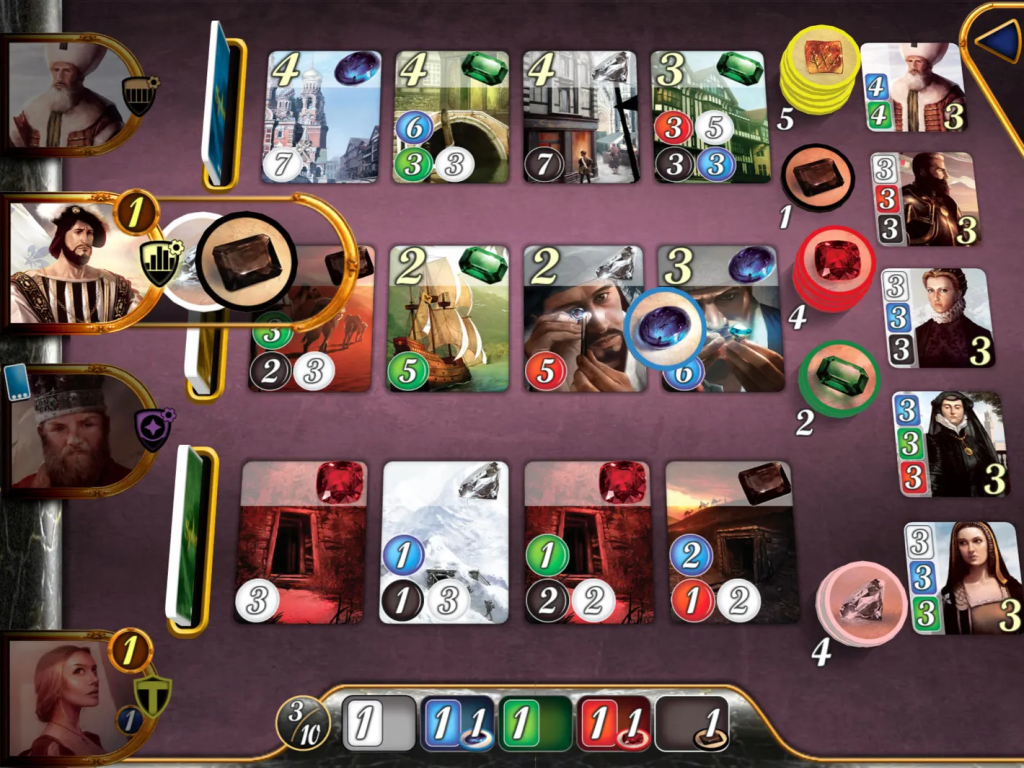Select the 4-point sapphire card costing 7 white
1024x768 pixels.
(x=321, y=117)
